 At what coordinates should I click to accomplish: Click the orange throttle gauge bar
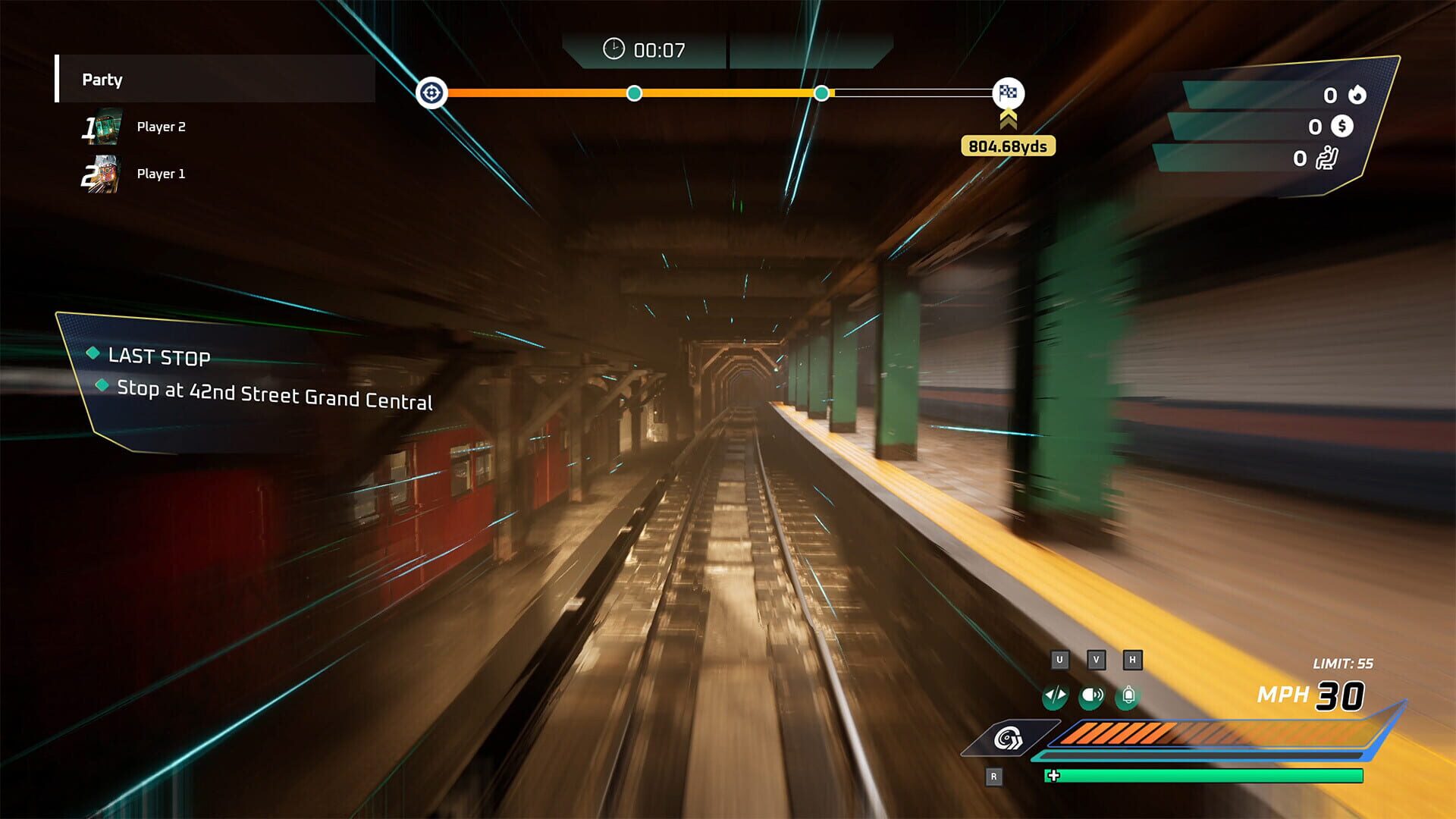click(1137, 736)
